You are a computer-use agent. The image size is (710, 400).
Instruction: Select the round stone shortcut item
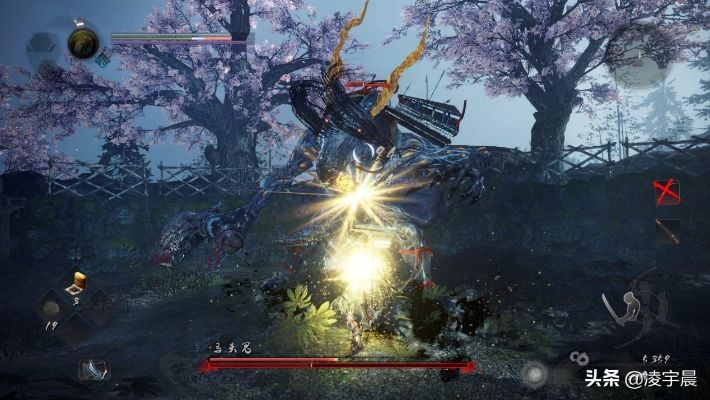pyautogui.click(x=50, y=307)
